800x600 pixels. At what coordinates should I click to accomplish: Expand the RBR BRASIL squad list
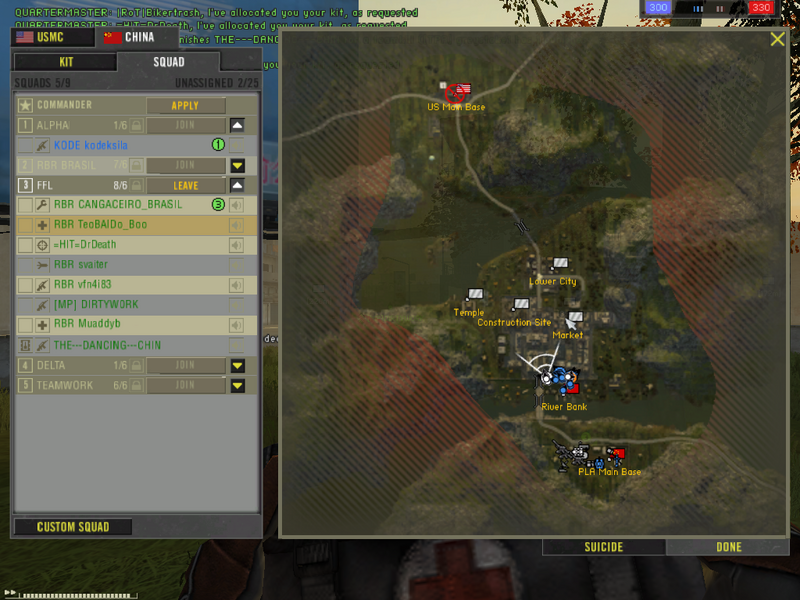tap(238, 165)
